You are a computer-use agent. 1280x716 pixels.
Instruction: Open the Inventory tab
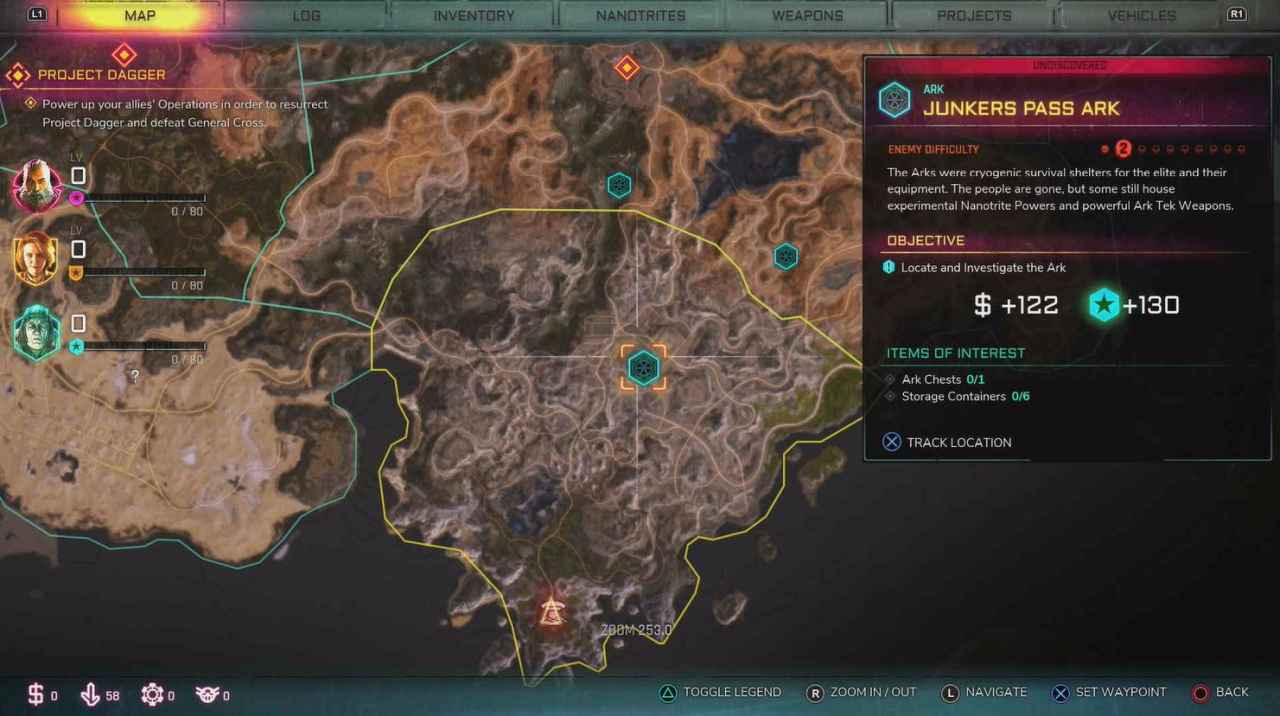(474, 16)
